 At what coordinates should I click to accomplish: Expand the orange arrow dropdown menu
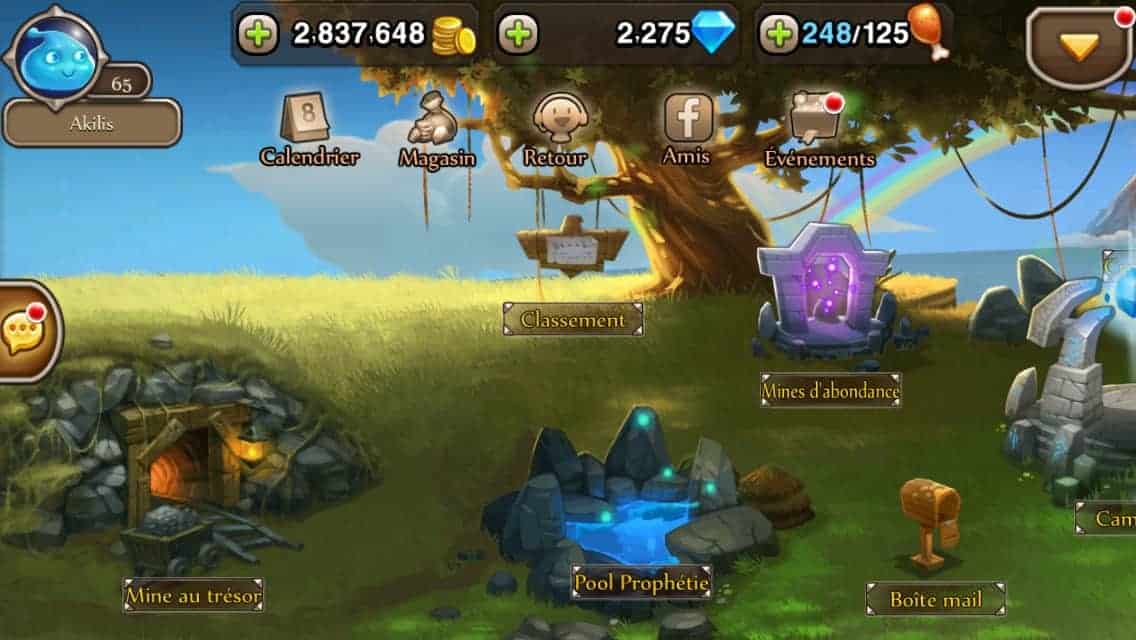(1079, 45)
